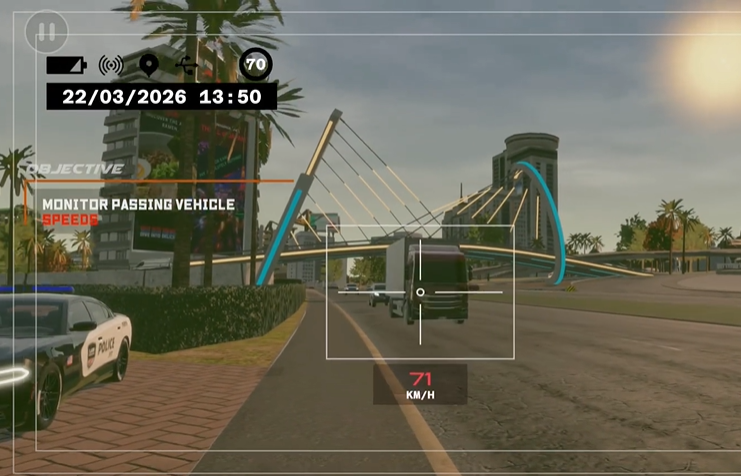Pause the game with the pause button
Screen dimensions: 741x476
coord(46,31)
